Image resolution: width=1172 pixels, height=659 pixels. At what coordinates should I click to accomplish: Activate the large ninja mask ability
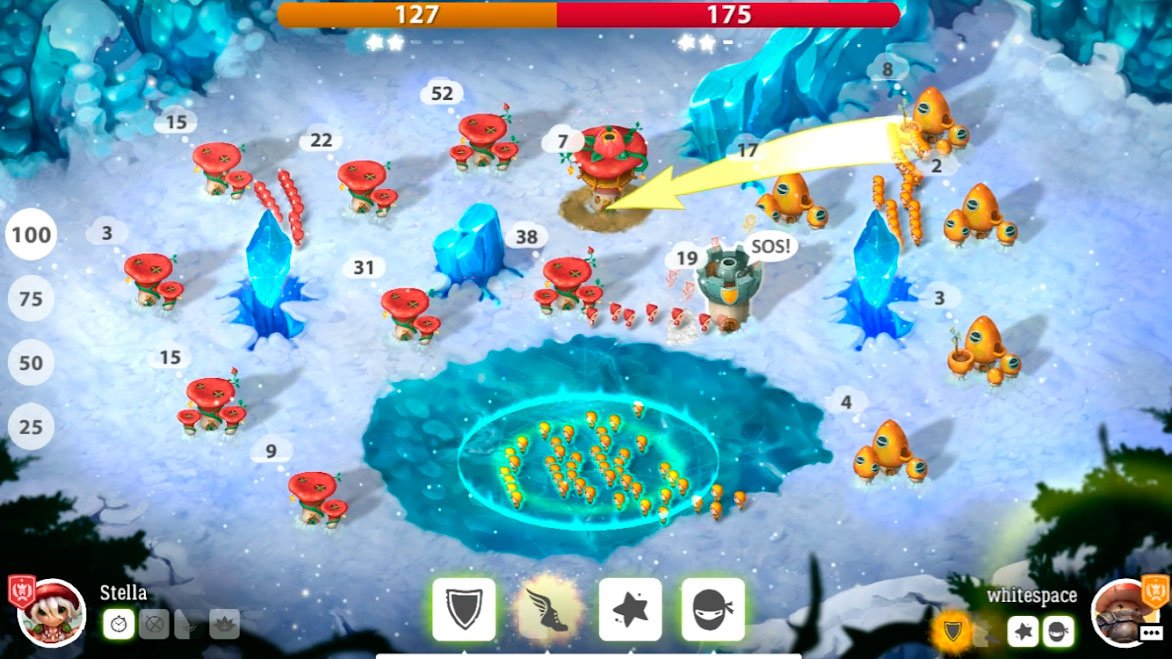713,609
